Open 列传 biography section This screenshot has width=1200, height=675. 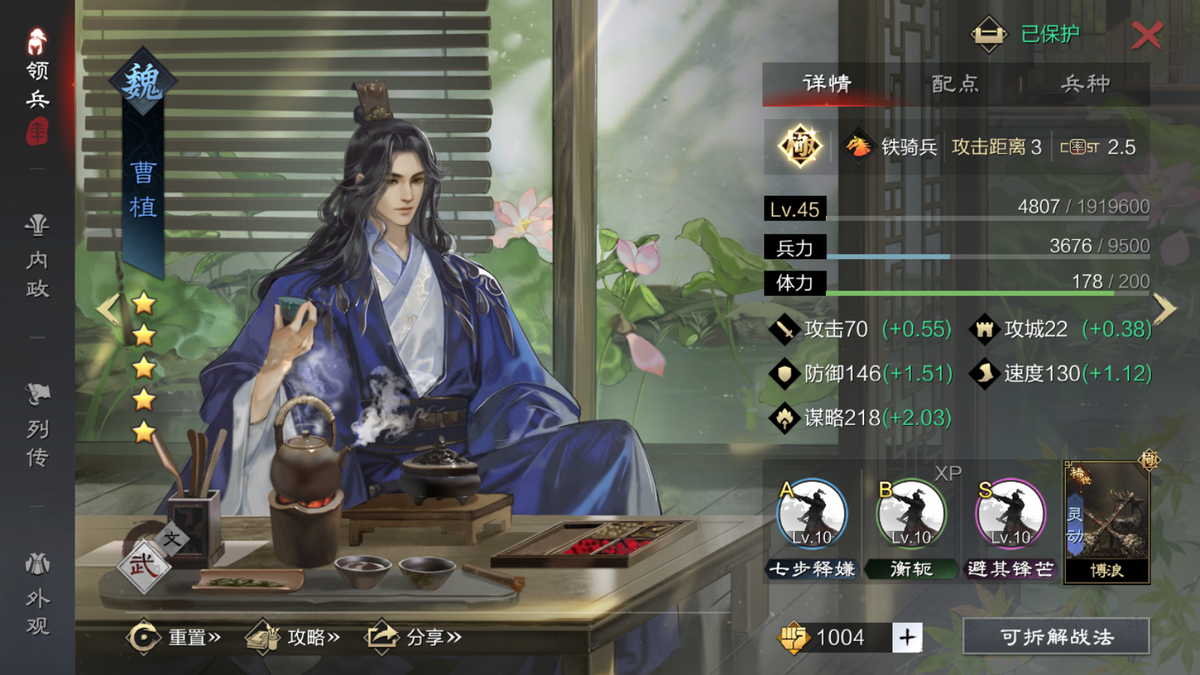click(38, 428)
